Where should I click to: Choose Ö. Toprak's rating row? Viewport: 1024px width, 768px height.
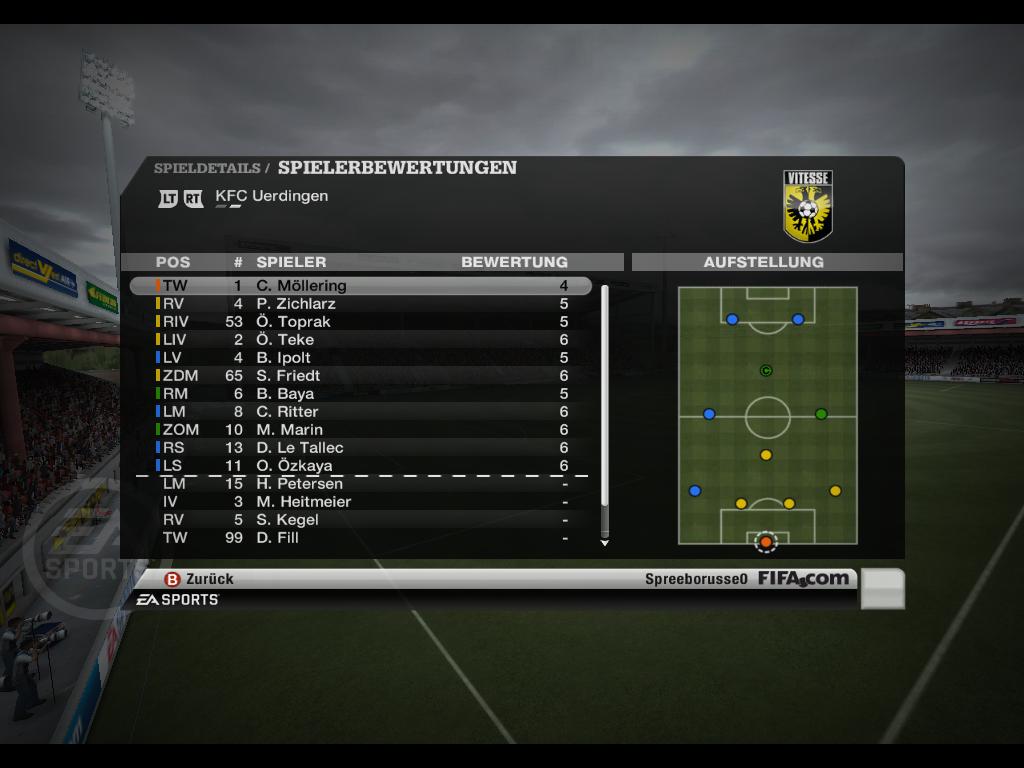tap(360, 322)
